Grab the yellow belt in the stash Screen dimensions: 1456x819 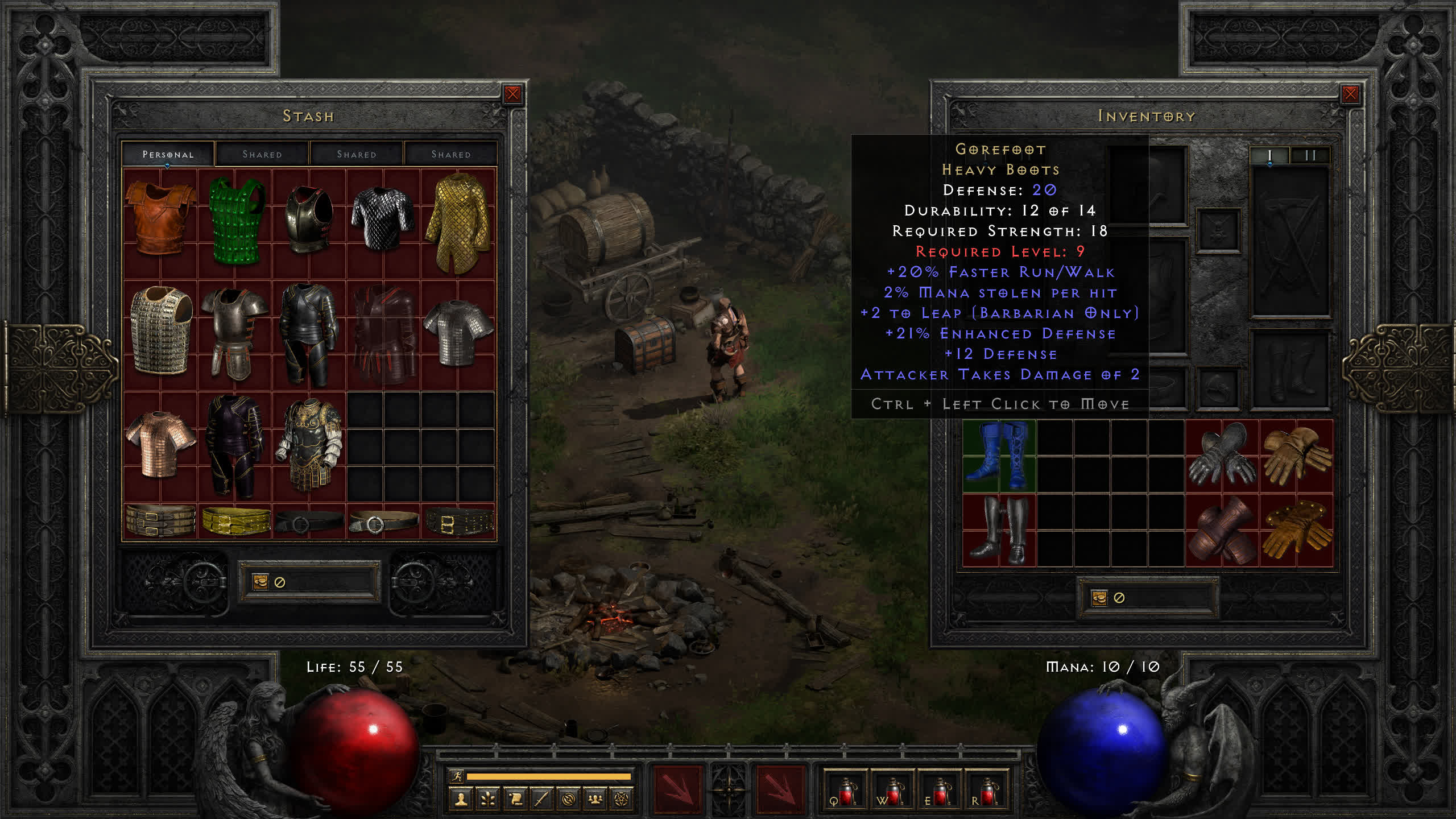tap(235, 521)
